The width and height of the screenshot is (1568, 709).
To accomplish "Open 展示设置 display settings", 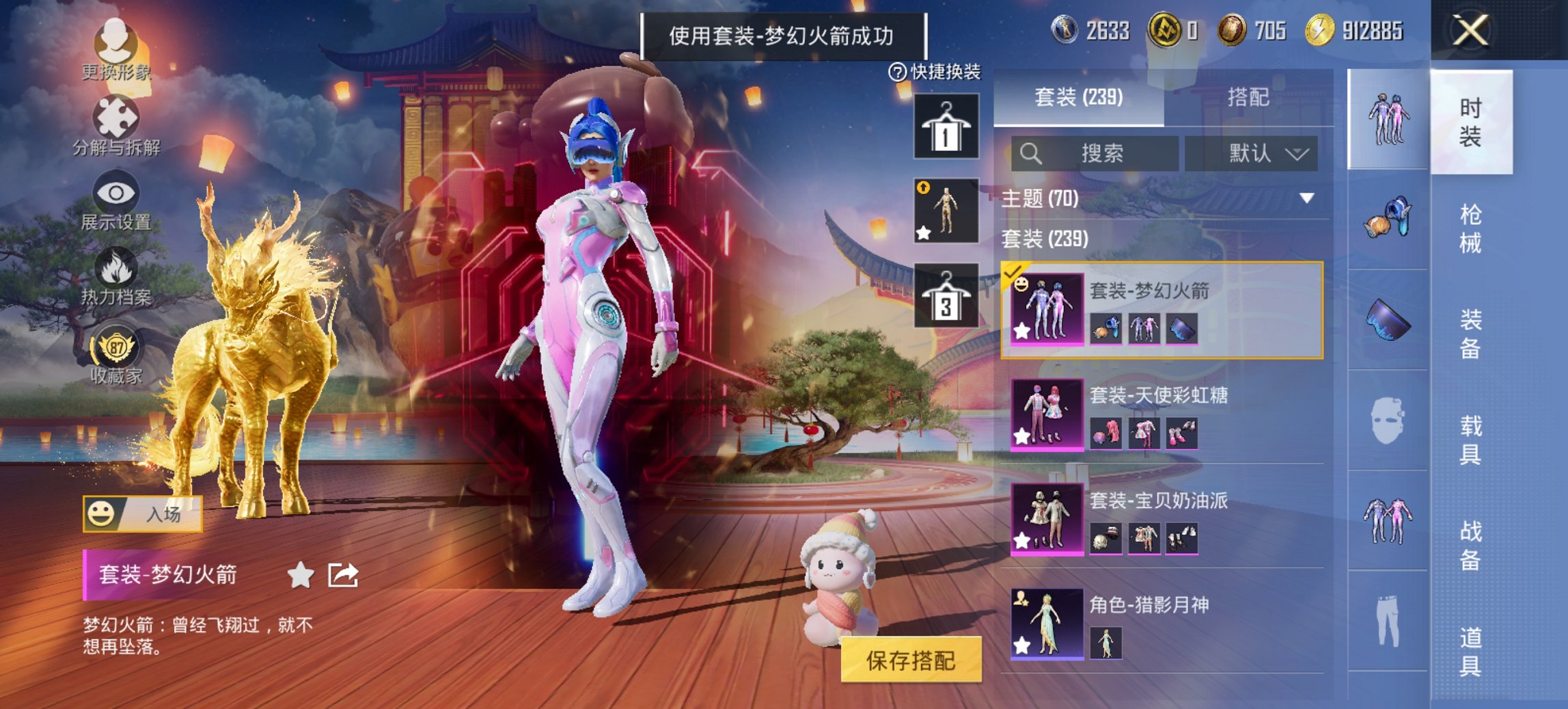I will point(116,198).
